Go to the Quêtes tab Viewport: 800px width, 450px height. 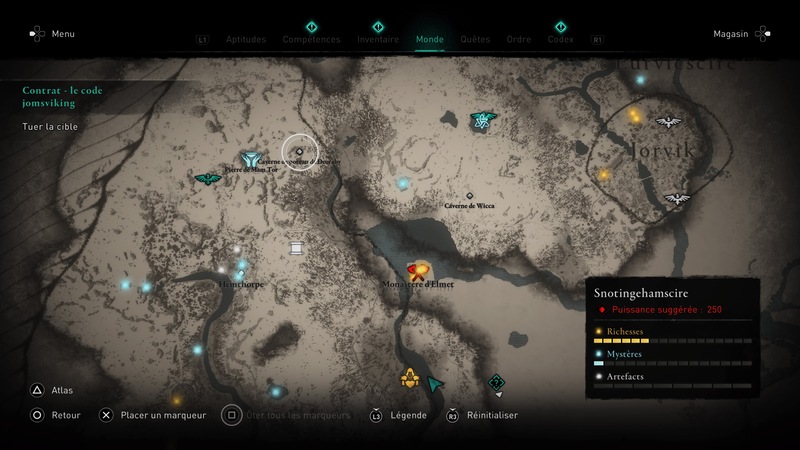pyautogui.click(x=475, y=40)
